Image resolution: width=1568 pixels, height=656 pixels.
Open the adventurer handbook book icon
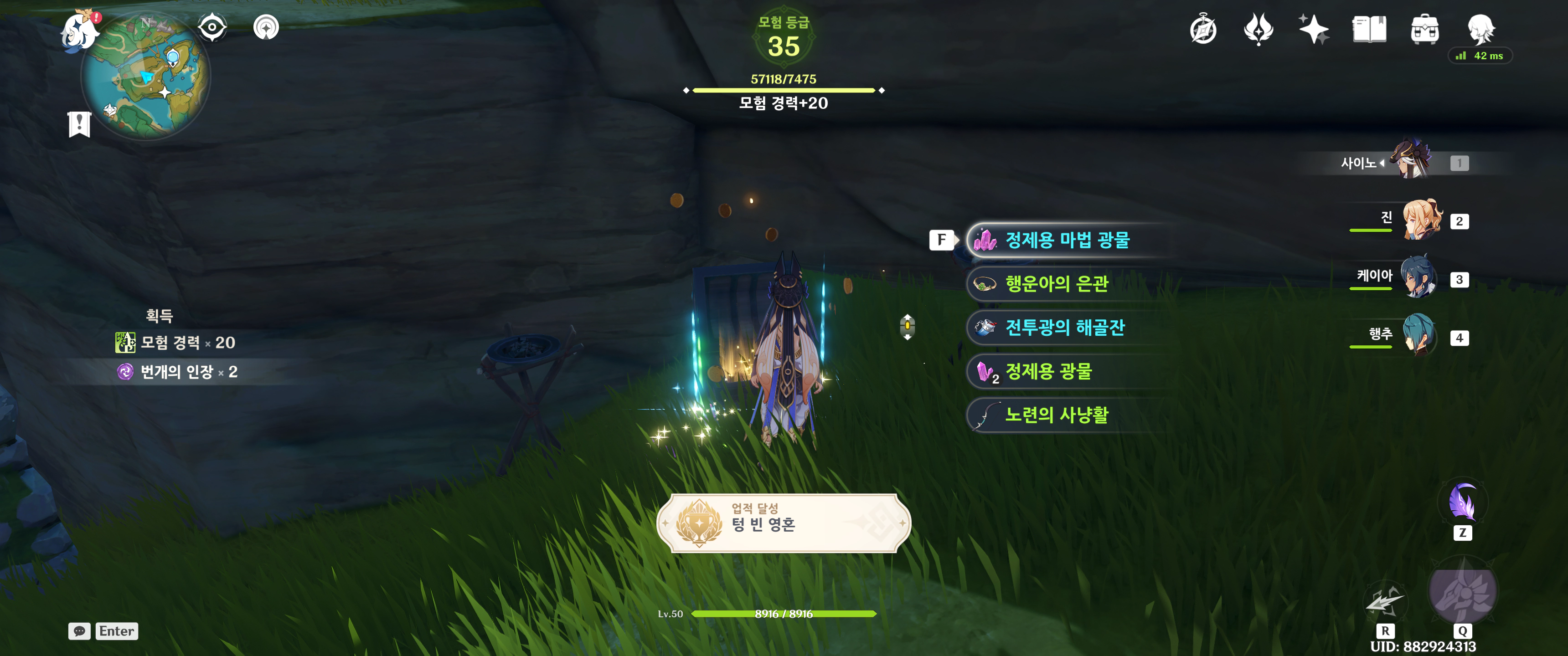[x=1369, y=29]
